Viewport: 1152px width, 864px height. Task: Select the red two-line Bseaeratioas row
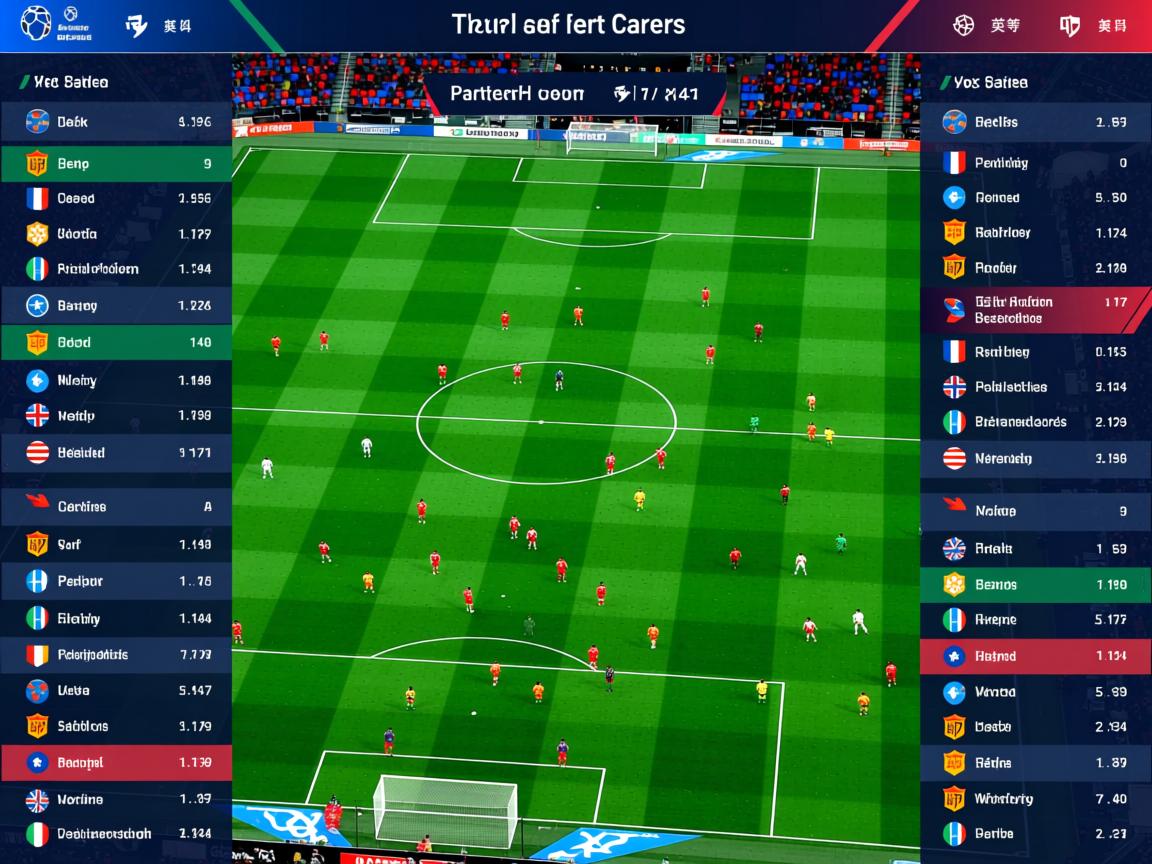[1036, 310]
